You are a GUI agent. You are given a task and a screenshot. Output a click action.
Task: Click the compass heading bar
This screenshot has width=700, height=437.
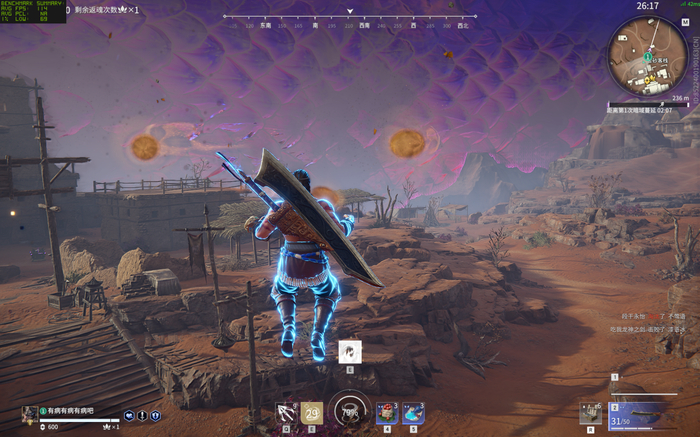coord(349,17)
